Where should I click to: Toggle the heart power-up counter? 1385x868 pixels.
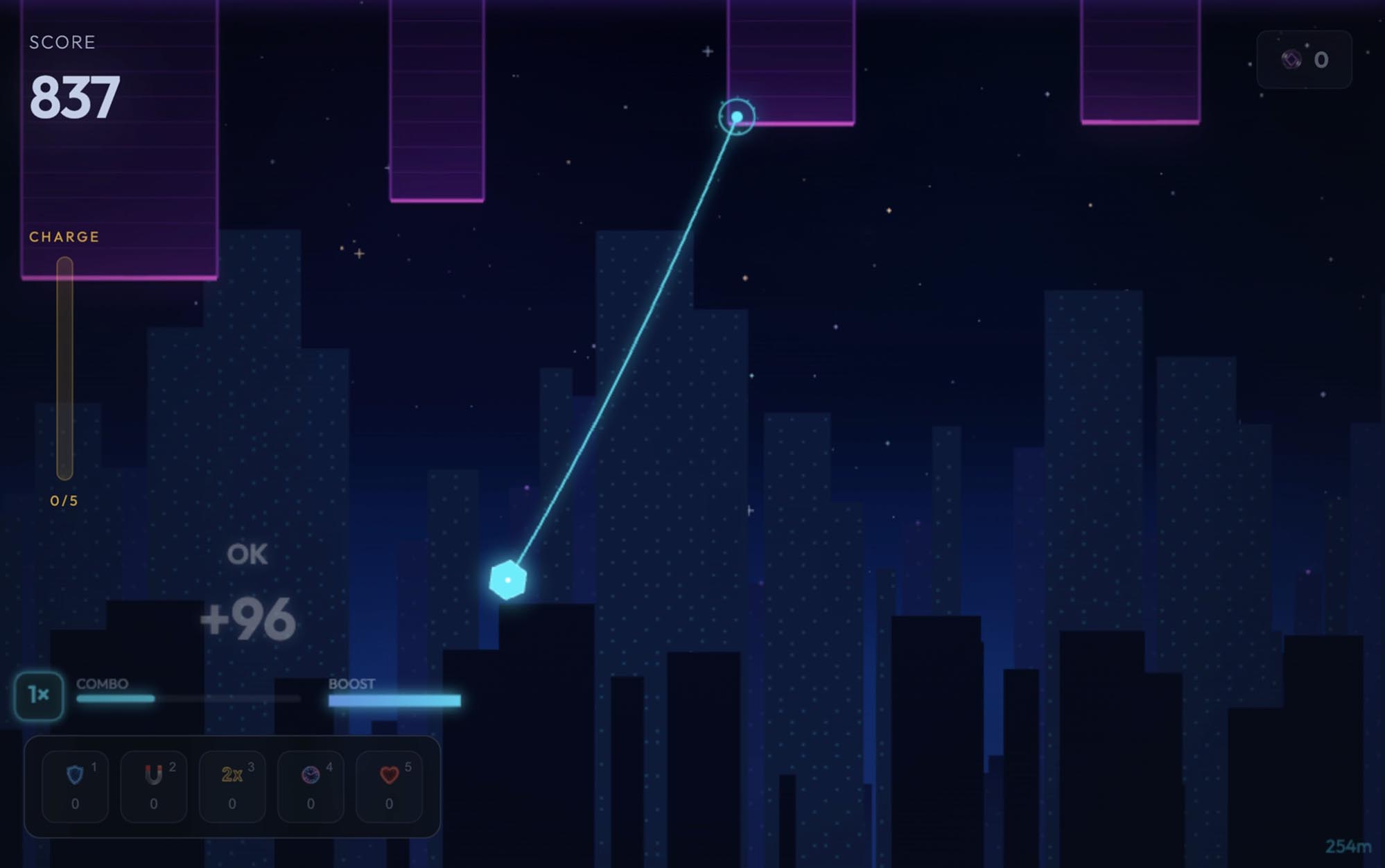coord(388,805)
